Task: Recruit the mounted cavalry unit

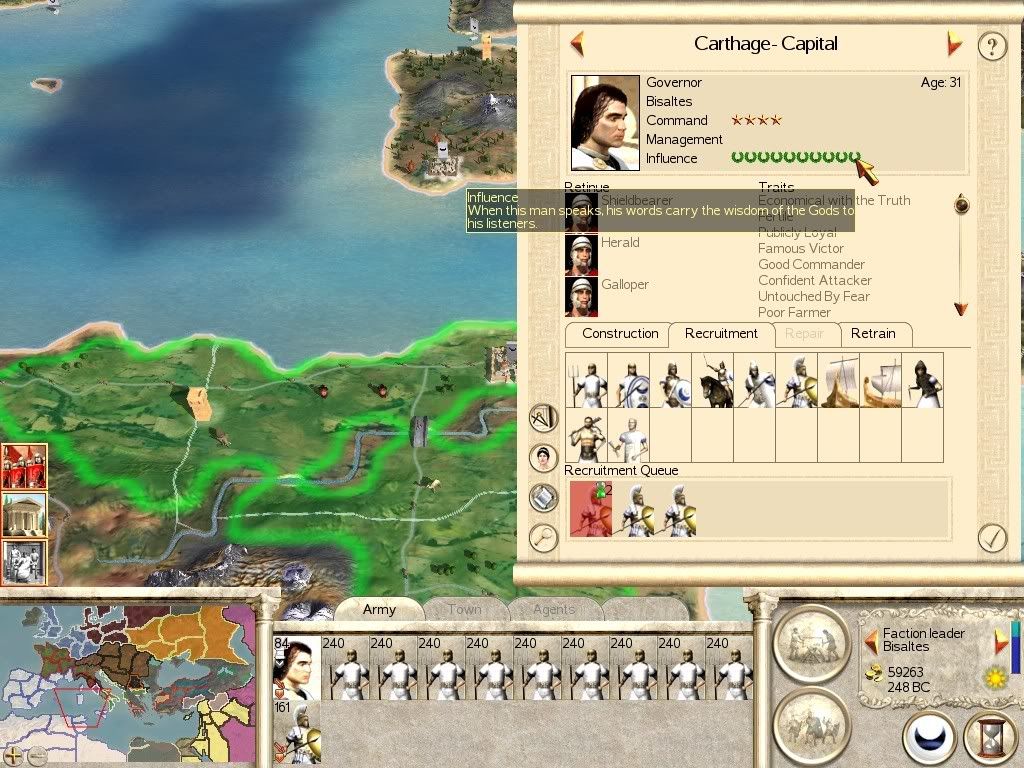Action: point(712,380)
